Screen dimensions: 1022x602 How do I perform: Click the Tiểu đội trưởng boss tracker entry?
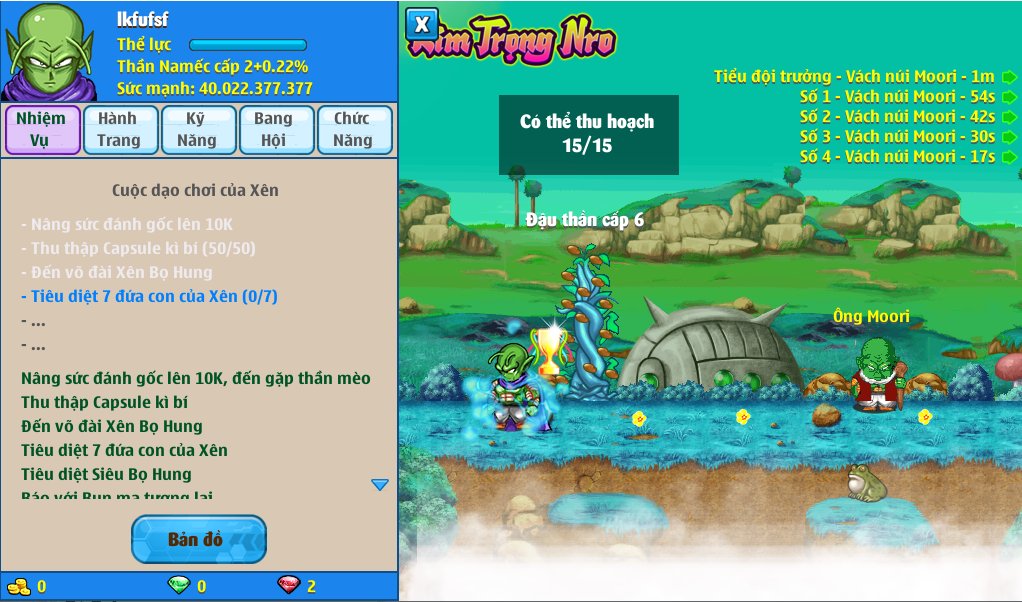point(855,76)
